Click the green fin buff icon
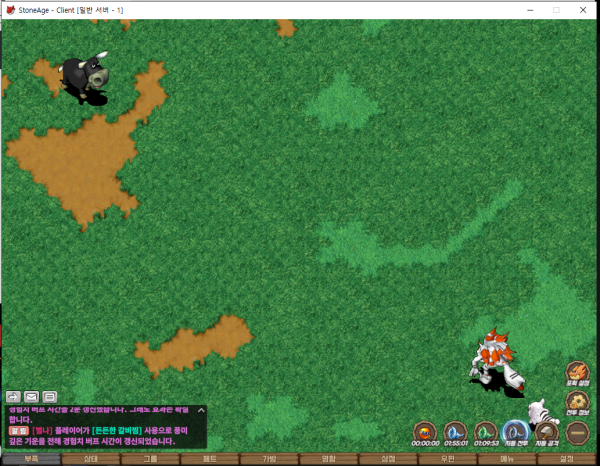This screenshot has width=600, height=466. (485, 432)
